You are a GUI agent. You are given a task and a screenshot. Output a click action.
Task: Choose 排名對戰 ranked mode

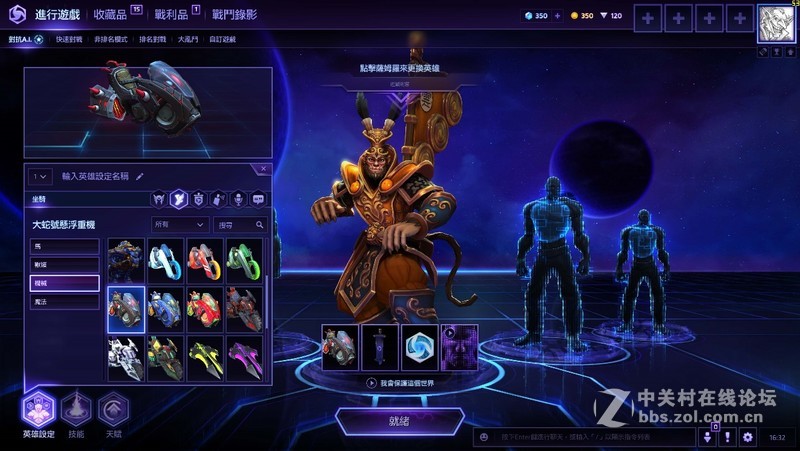[x=151, y=40]
